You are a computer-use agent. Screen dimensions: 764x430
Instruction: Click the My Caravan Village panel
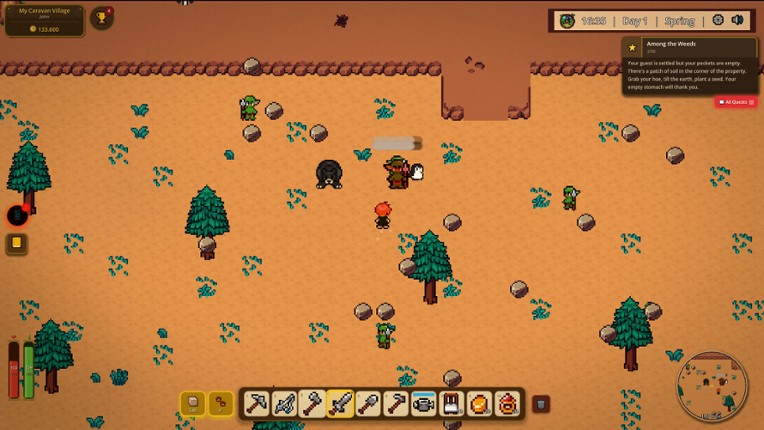coord(44,20)
